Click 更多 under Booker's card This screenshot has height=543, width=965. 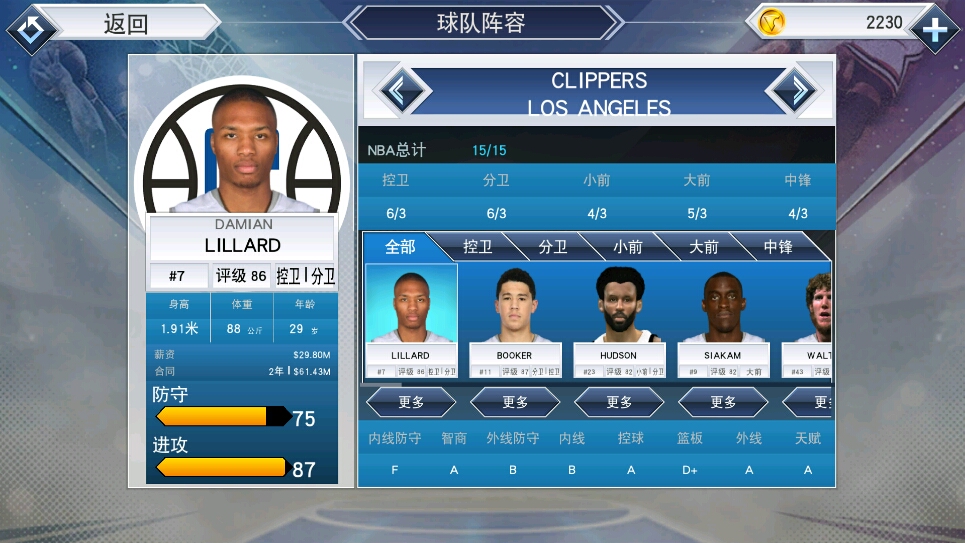coord(515,402)
